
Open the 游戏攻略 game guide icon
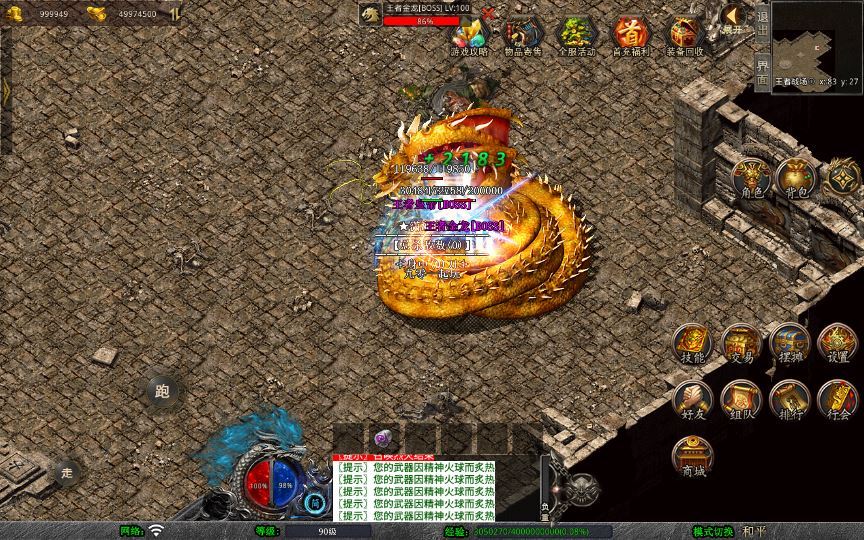click(470, 36)
